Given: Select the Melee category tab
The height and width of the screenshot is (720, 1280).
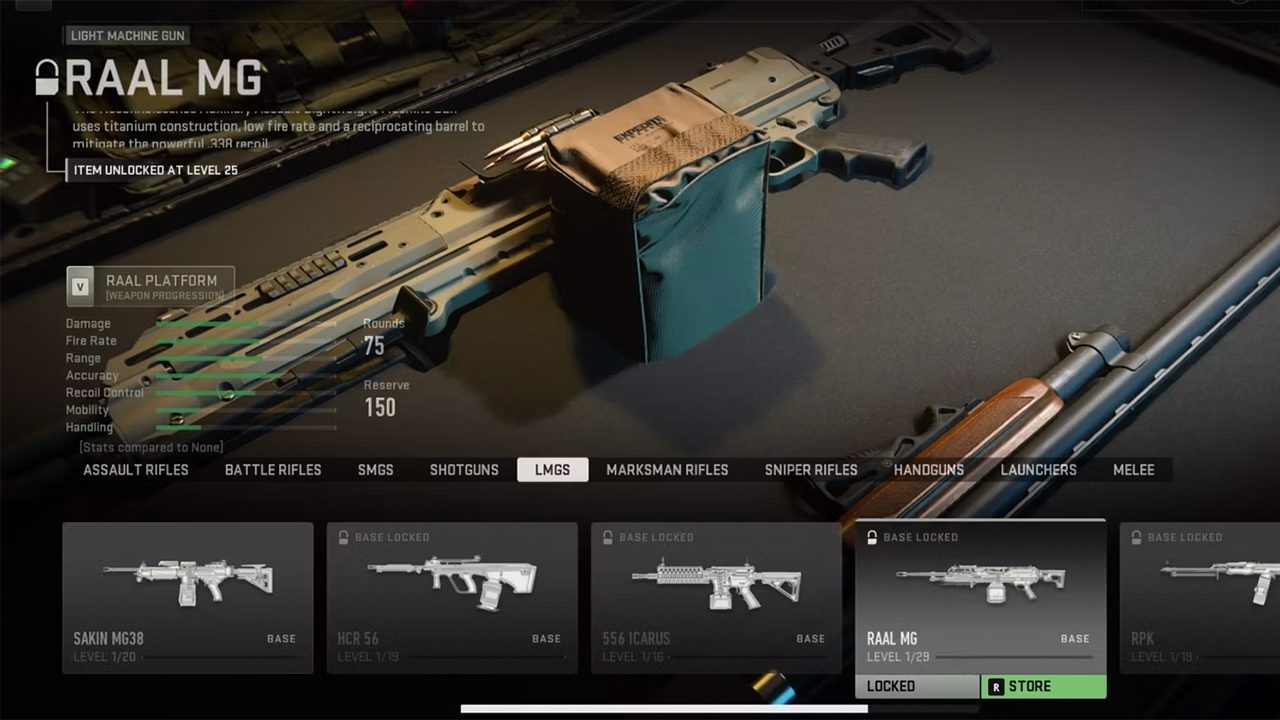Looking at the screenshot, I should click(x=1134, y=470).
